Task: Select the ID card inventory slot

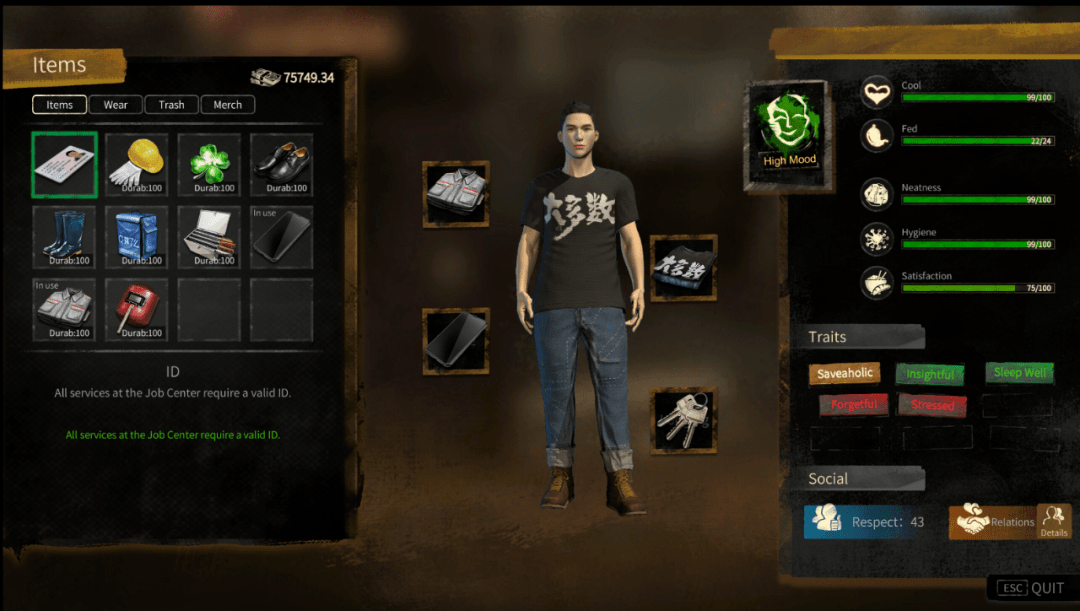Action: click(64, 165)
